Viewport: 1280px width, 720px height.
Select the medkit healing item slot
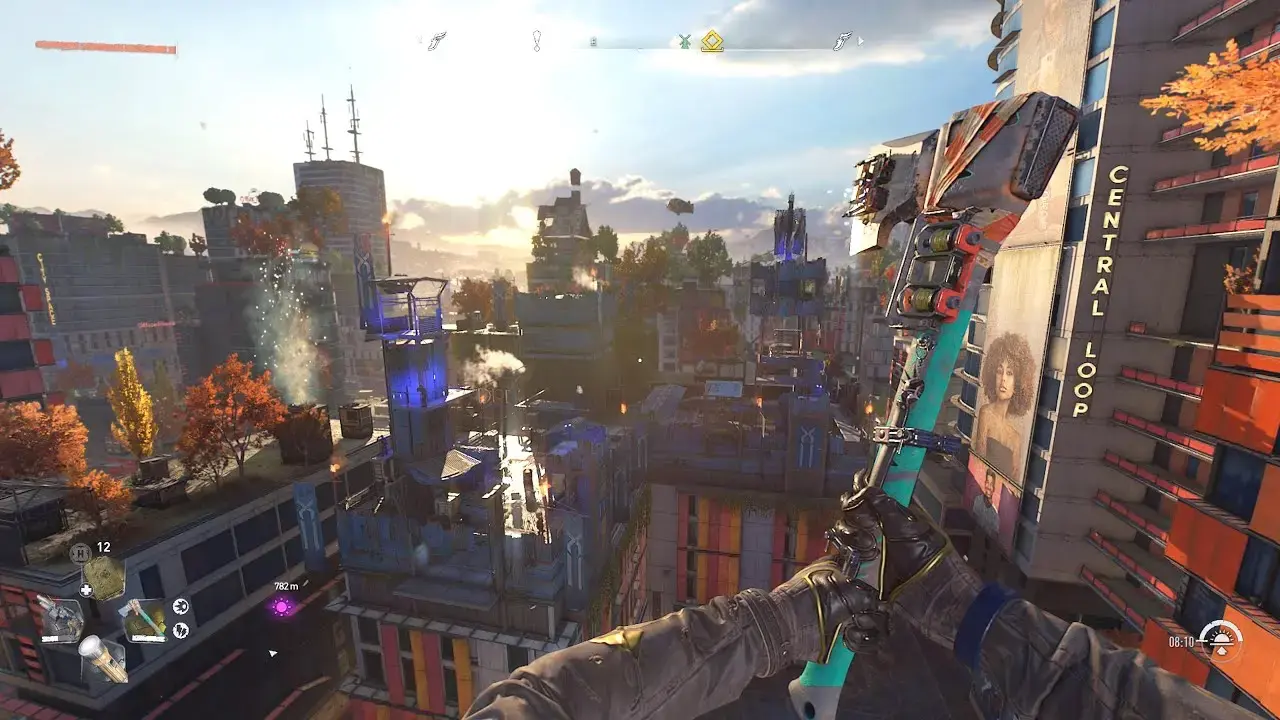[x=103, y=576]
